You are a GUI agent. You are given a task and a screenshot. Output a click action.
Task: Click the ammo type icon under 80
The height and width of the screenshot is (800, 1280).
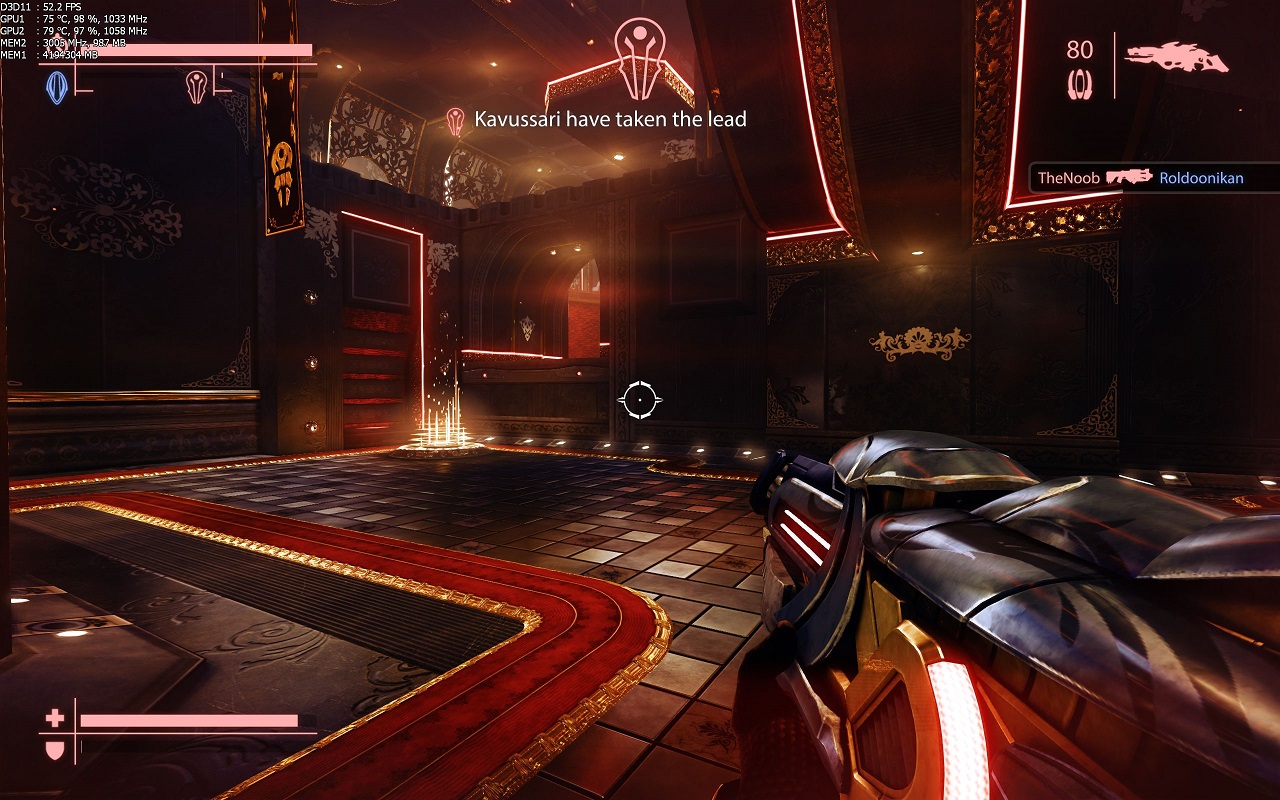tap(1080, 83)
